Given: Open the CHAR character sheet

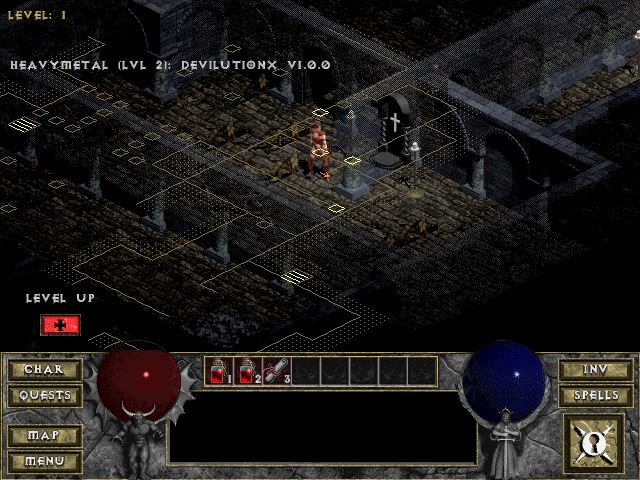Looking at the screenshot, I should tap(44, 370).
